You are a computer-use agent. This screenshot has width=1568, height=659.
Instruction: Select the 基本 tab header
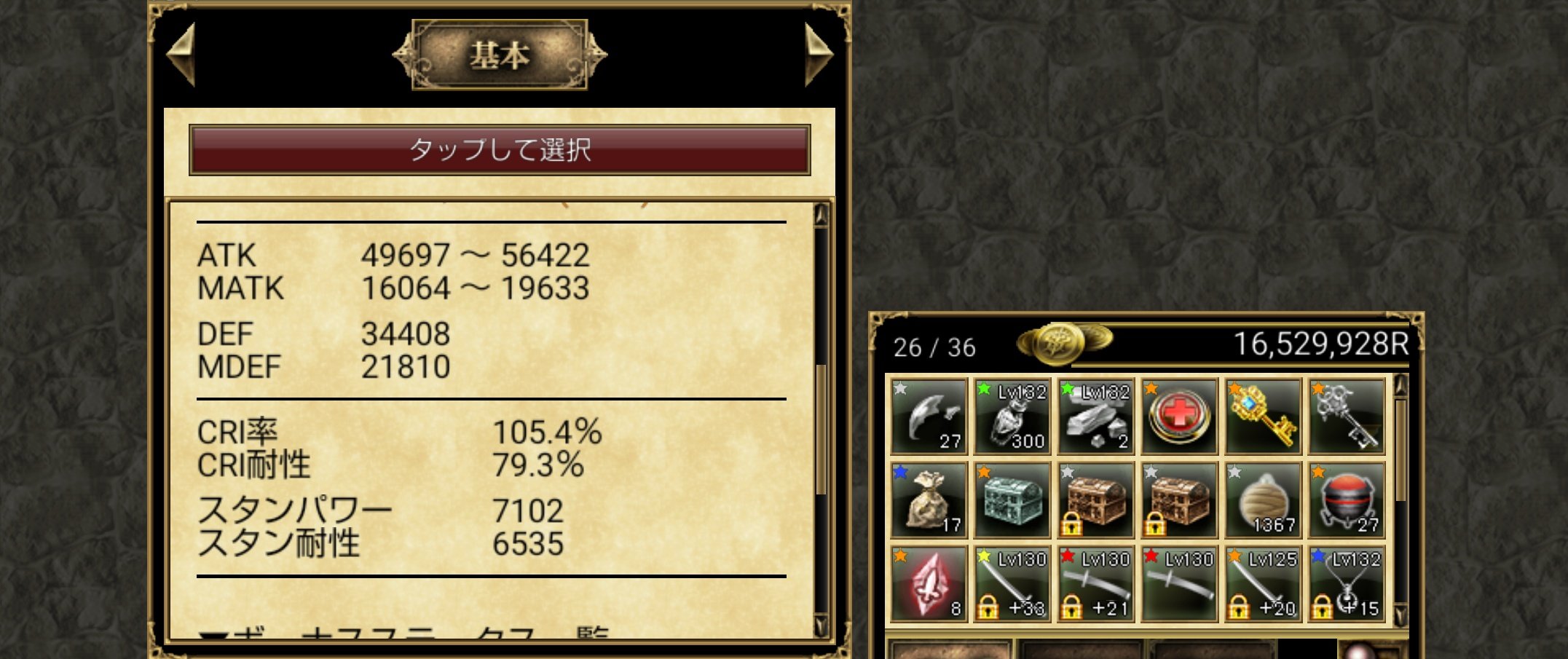500,54
